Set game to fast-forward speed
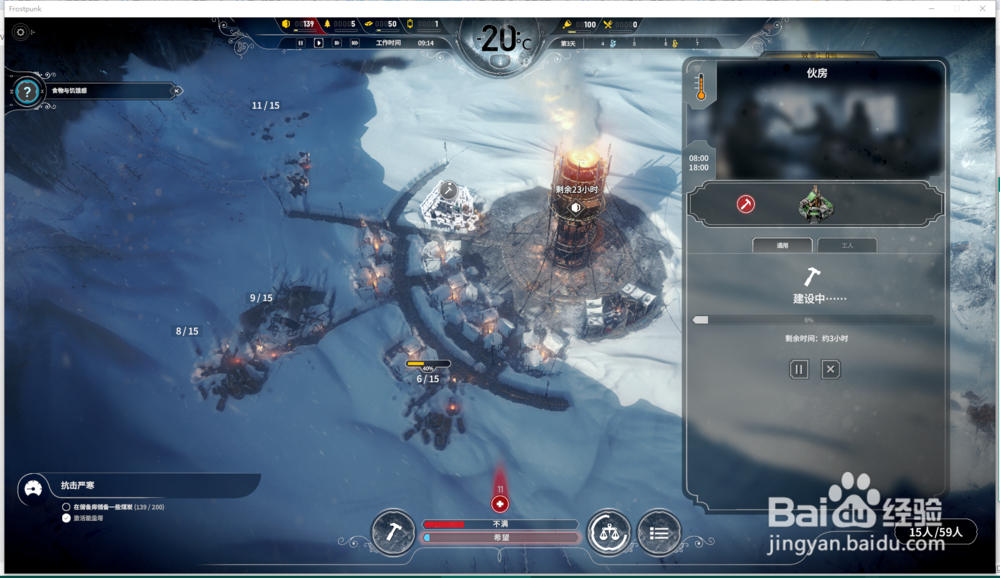1000x578 pixels. click(337, 43)
